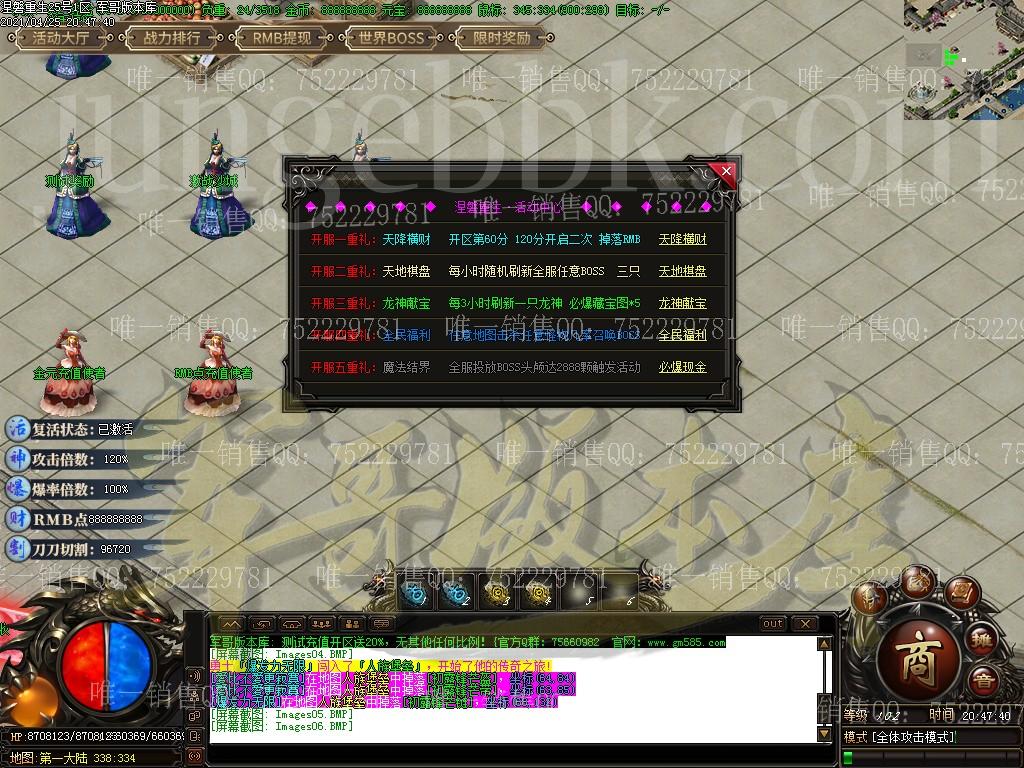The image size is (1024, 768).
Task: Follow the underlined 全民福利 link
Action: coord(682,335)
